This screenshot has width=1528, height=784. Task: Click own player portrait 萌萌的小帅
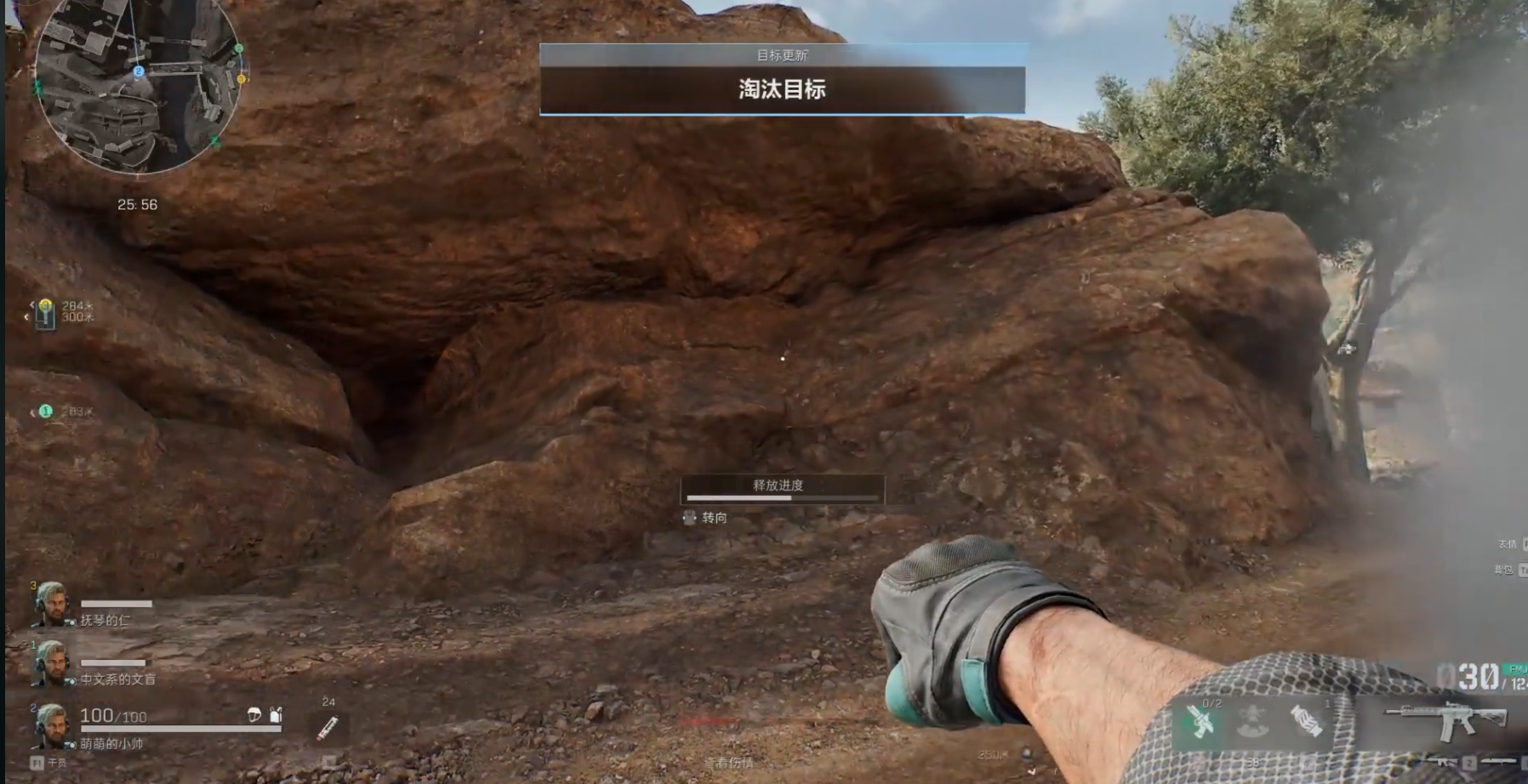click(51, 724)
